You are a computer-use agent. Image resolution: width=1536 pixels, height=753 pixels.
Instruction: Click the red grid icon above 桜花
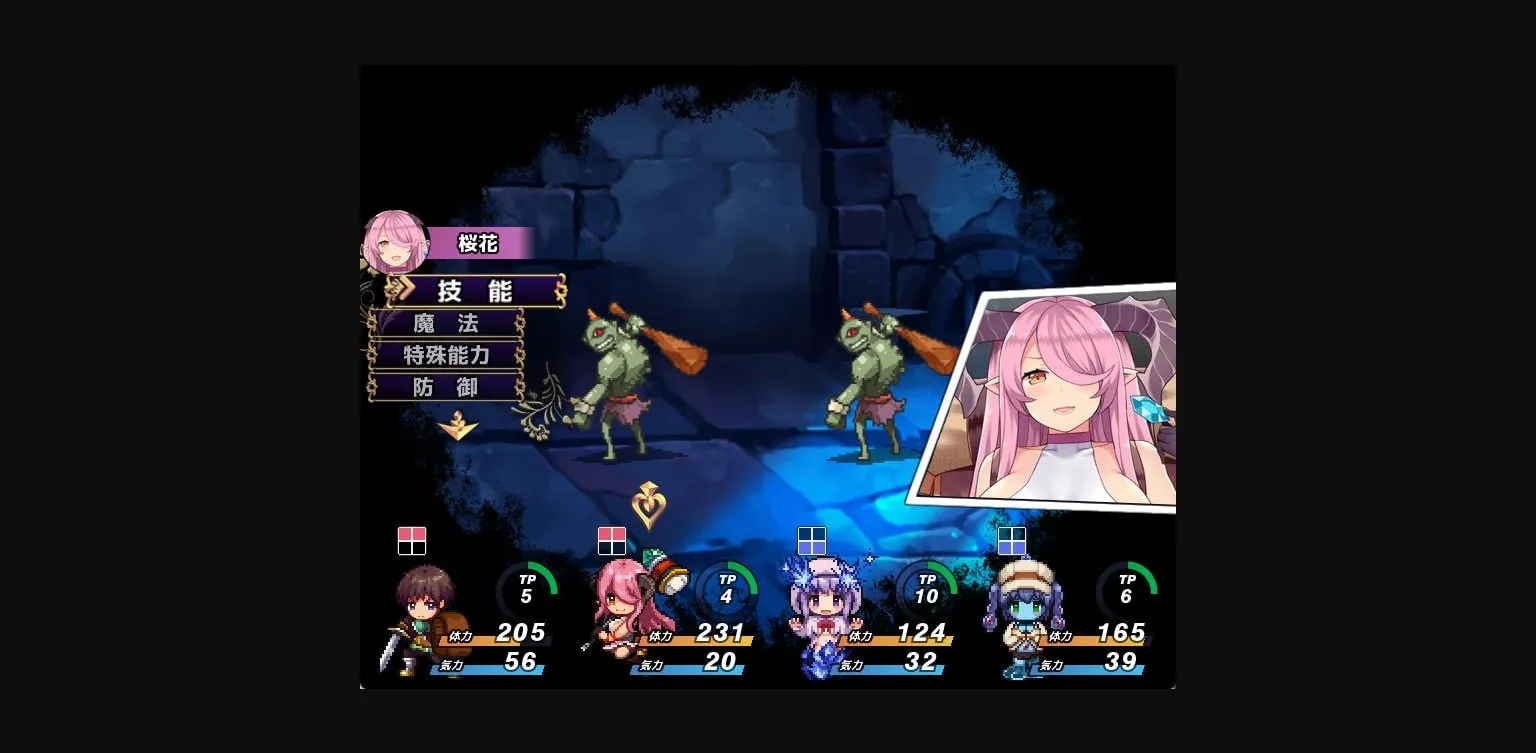612,541
